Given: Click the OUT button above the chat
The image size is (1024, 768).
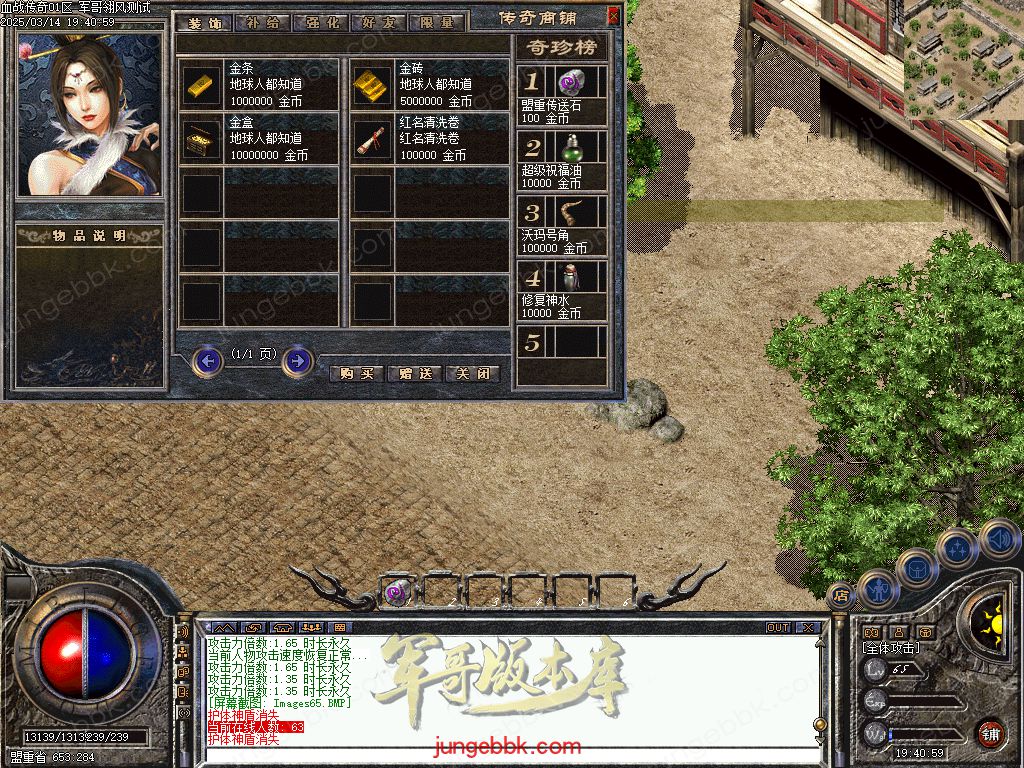Looking at the screenshot, I should 778,628.
